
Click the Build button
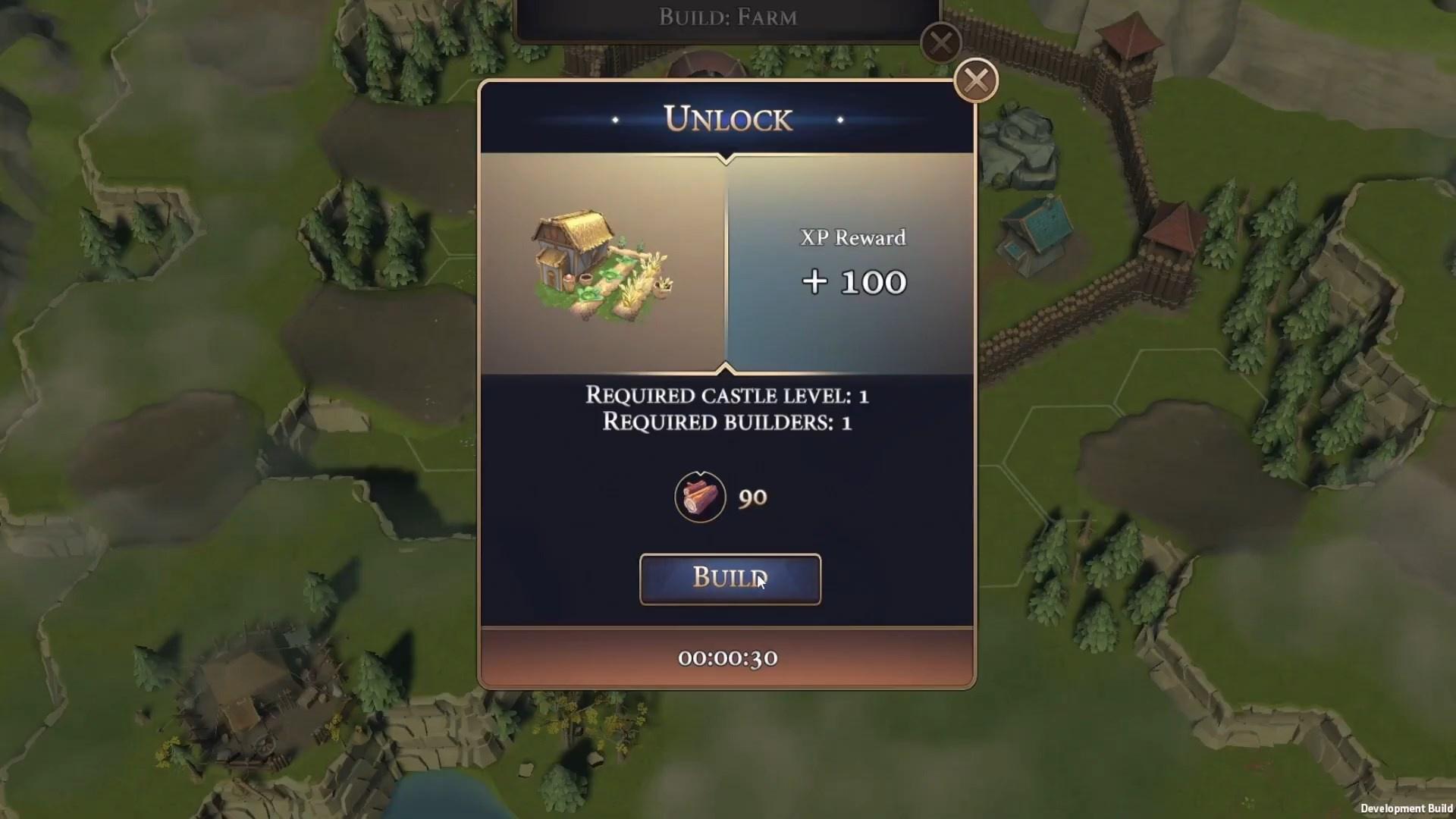(730, 579)
